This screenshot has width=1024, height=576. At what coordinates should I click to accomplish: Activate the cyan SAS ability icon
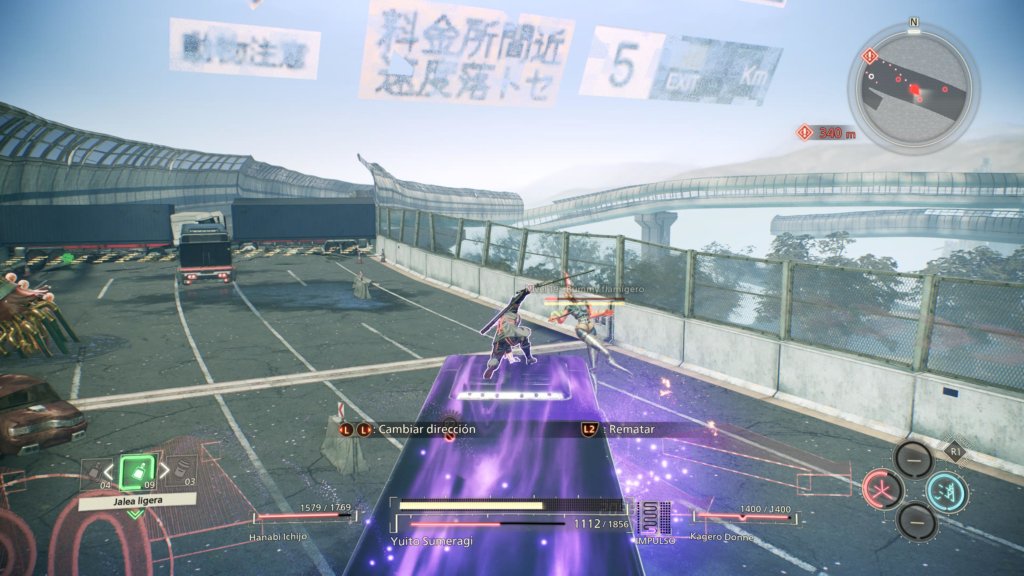[x=945, y=490]
